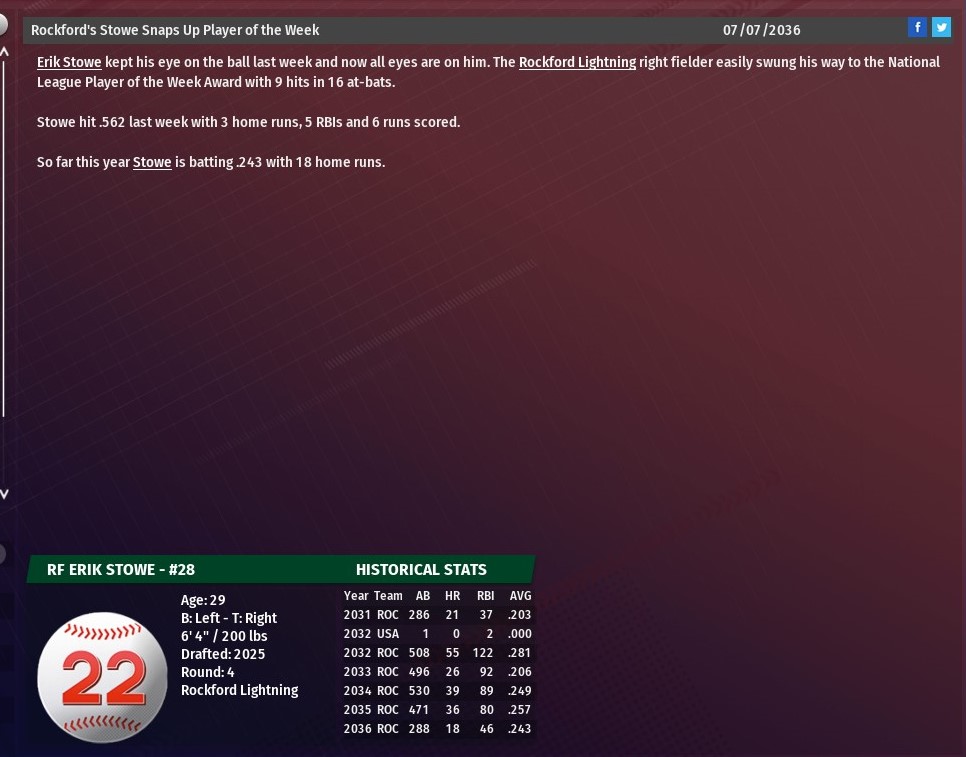966x757 pixels.
Task: Click the baseball jersey number thumbnail
Action: (102, 677)
